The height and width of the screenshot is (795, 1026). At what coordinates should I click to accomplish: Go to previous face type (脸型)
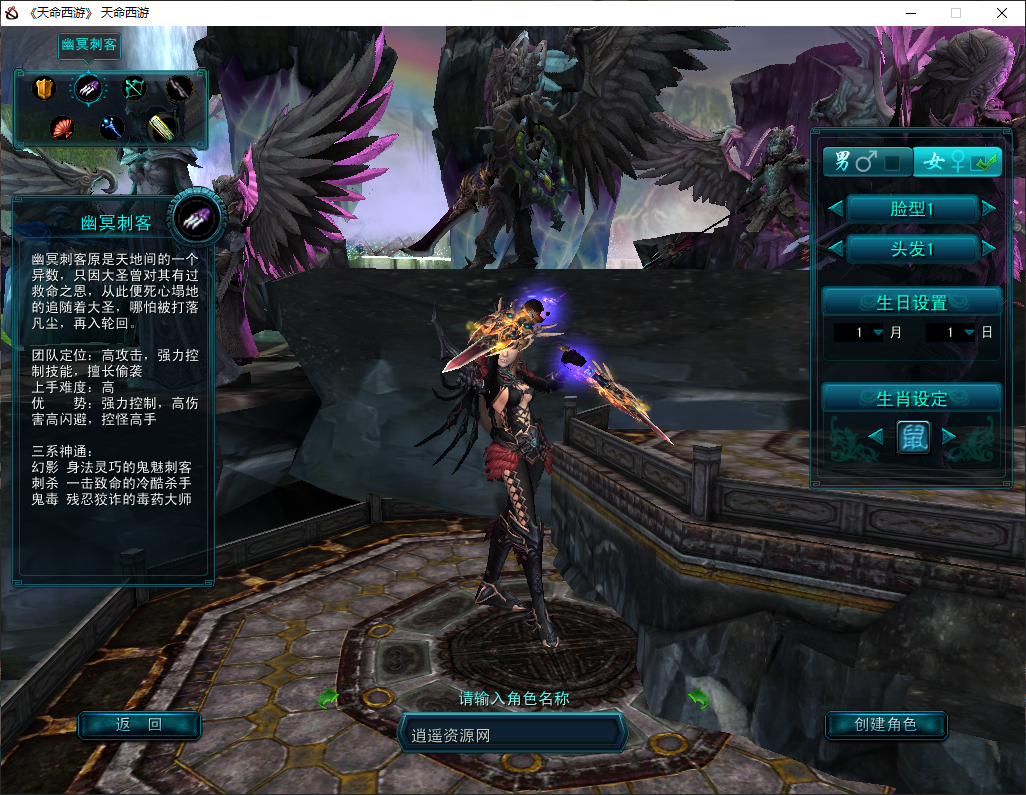834,208
